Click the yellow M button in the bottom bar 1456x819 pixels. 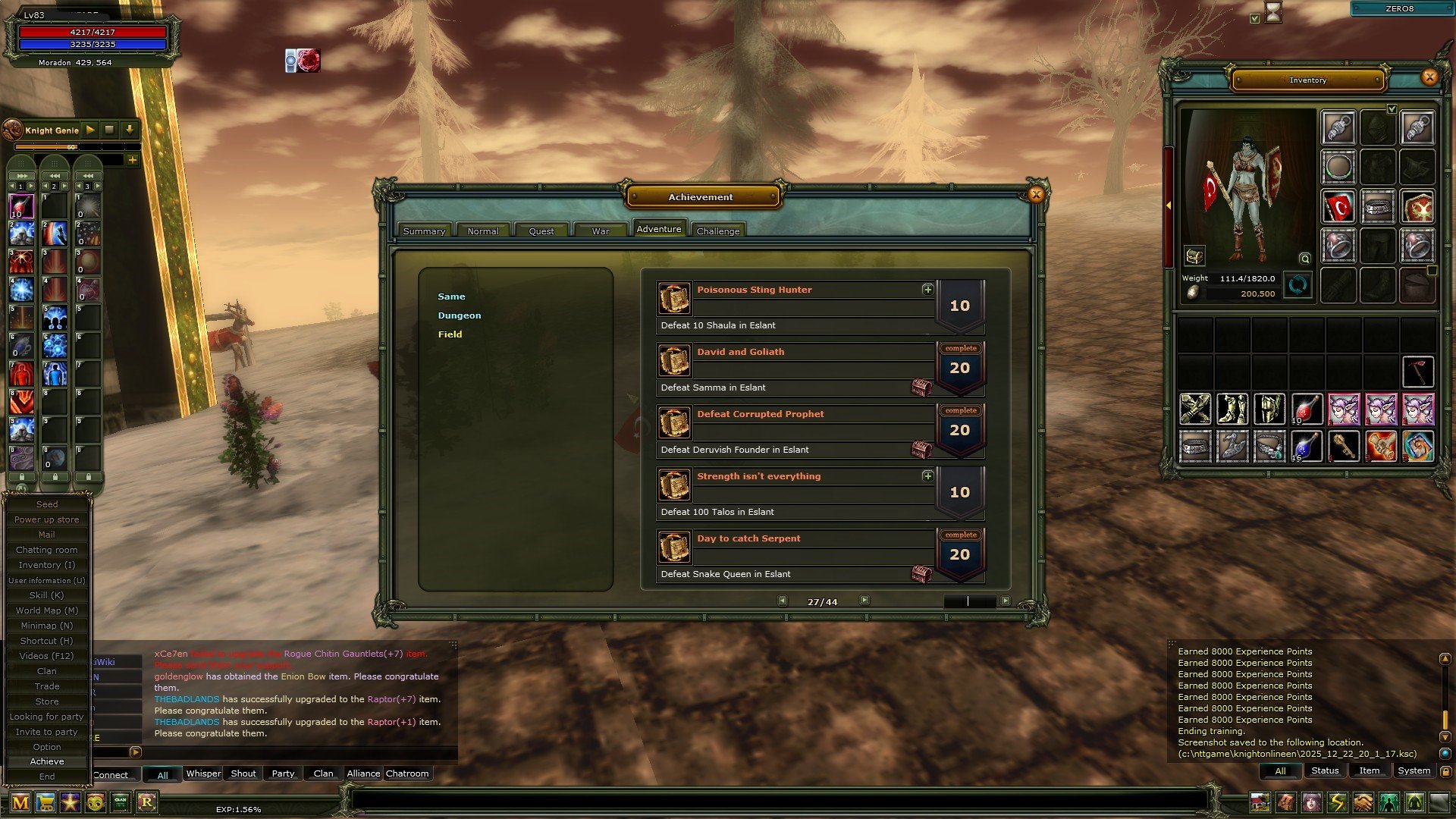(x=20, y=802)
